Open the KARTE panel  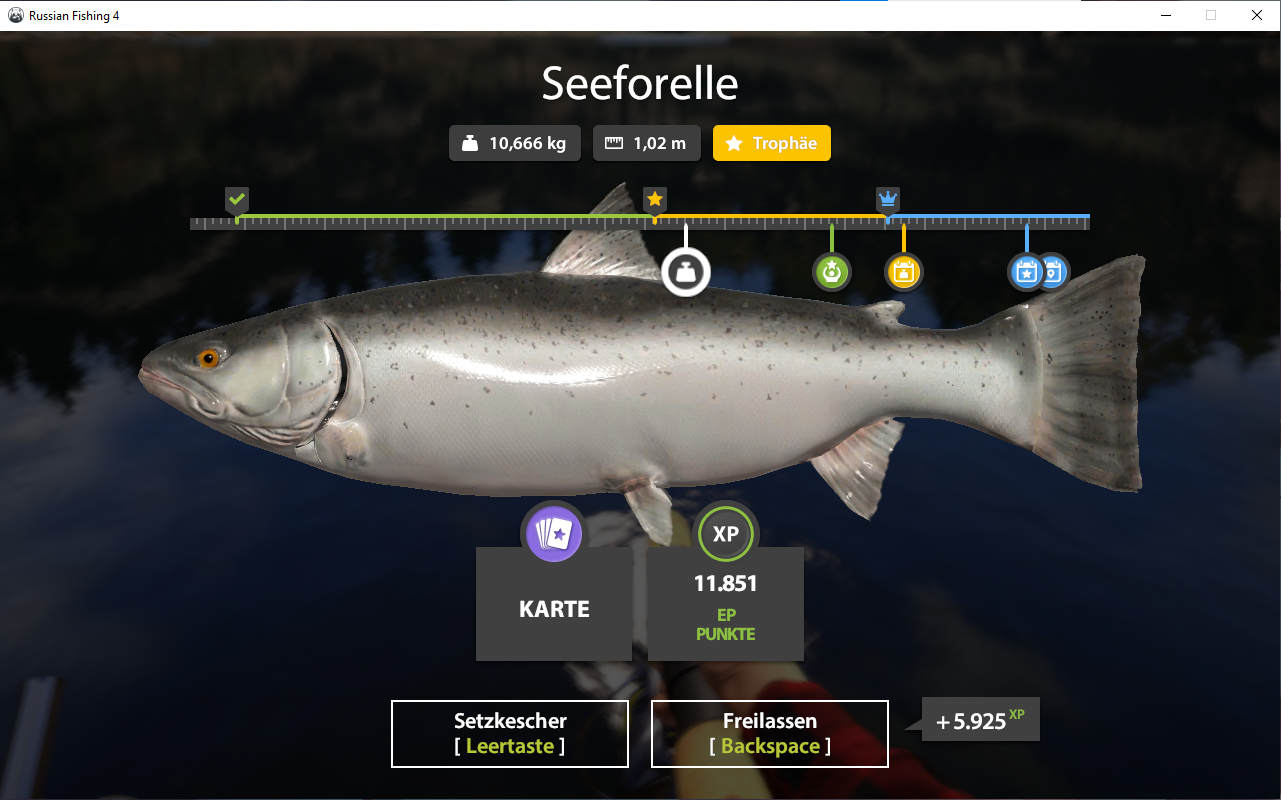coord(553,607)
